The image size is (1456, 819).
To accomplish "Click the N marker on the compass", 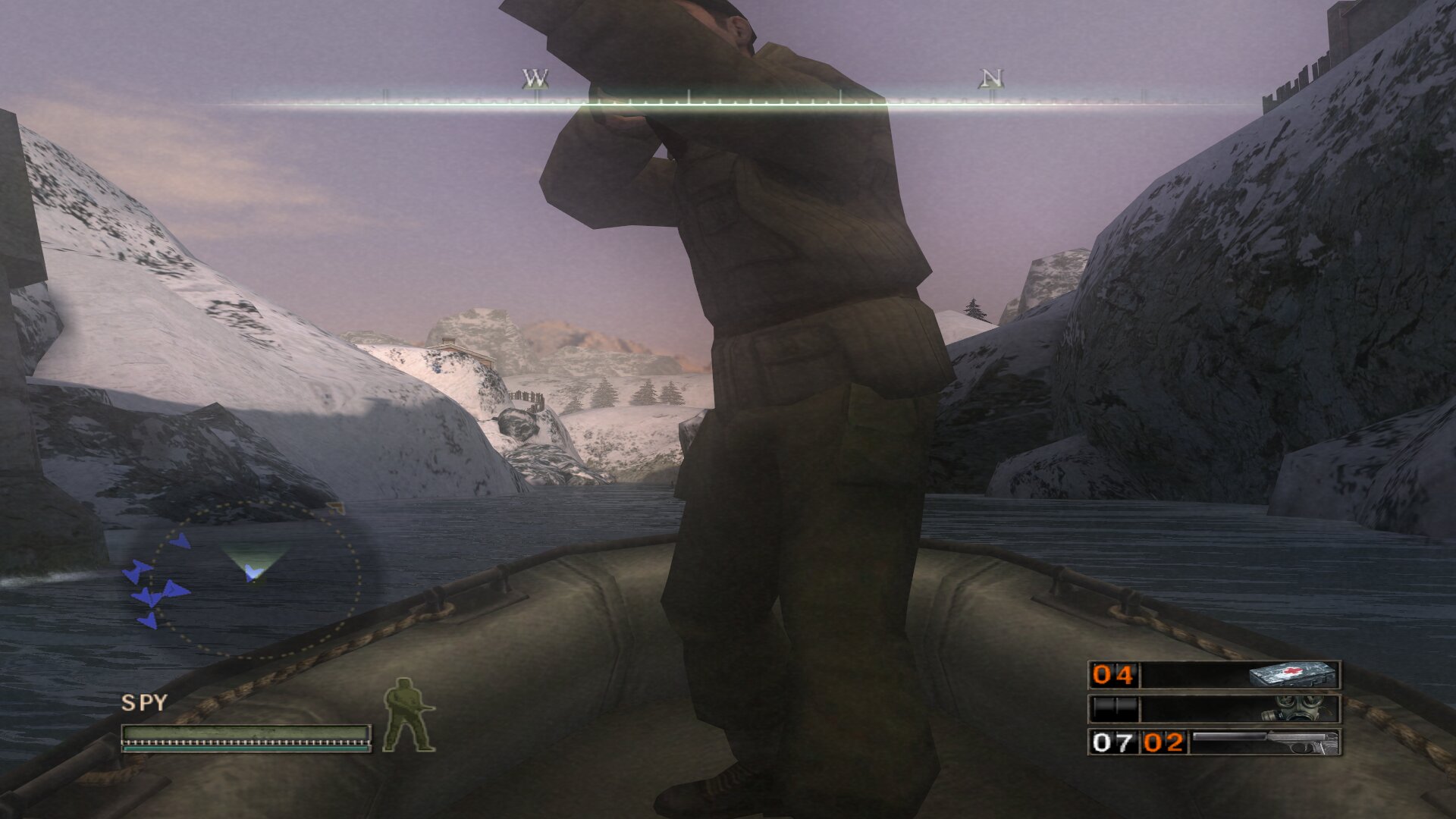I will 990,79.
